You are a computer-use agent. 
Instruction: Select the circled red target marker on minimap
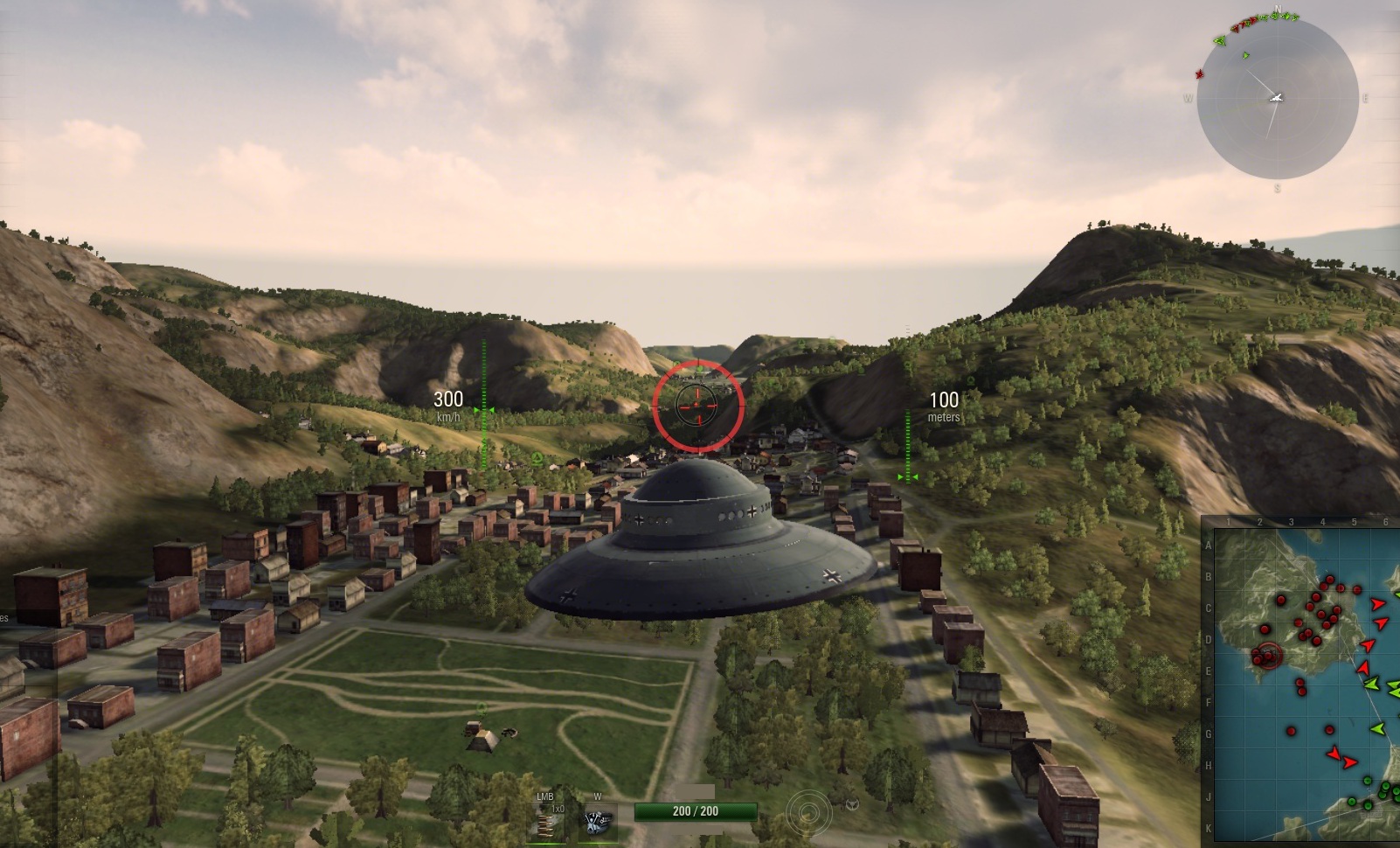1269,653
